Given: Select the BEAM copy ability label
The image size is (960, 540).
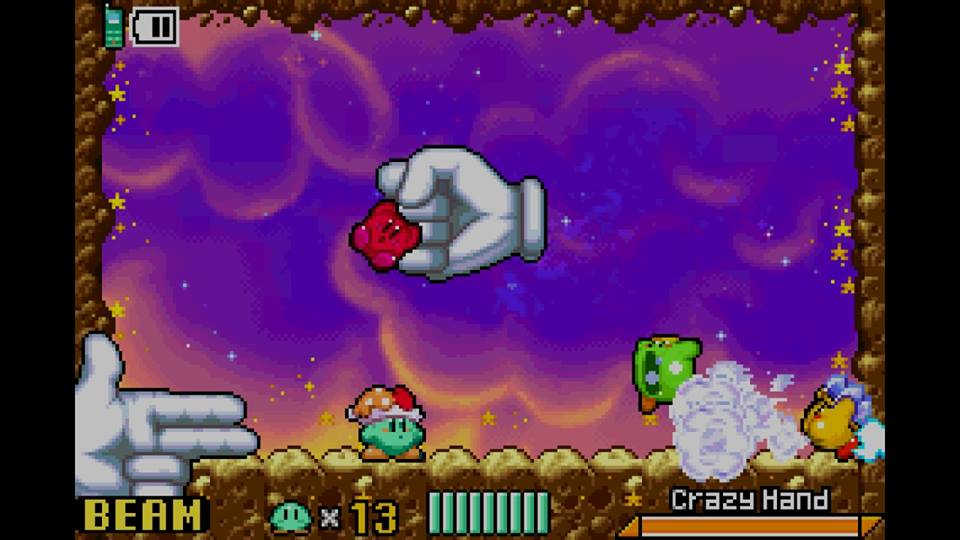Looking at the screenshot, I should (146, 515).
